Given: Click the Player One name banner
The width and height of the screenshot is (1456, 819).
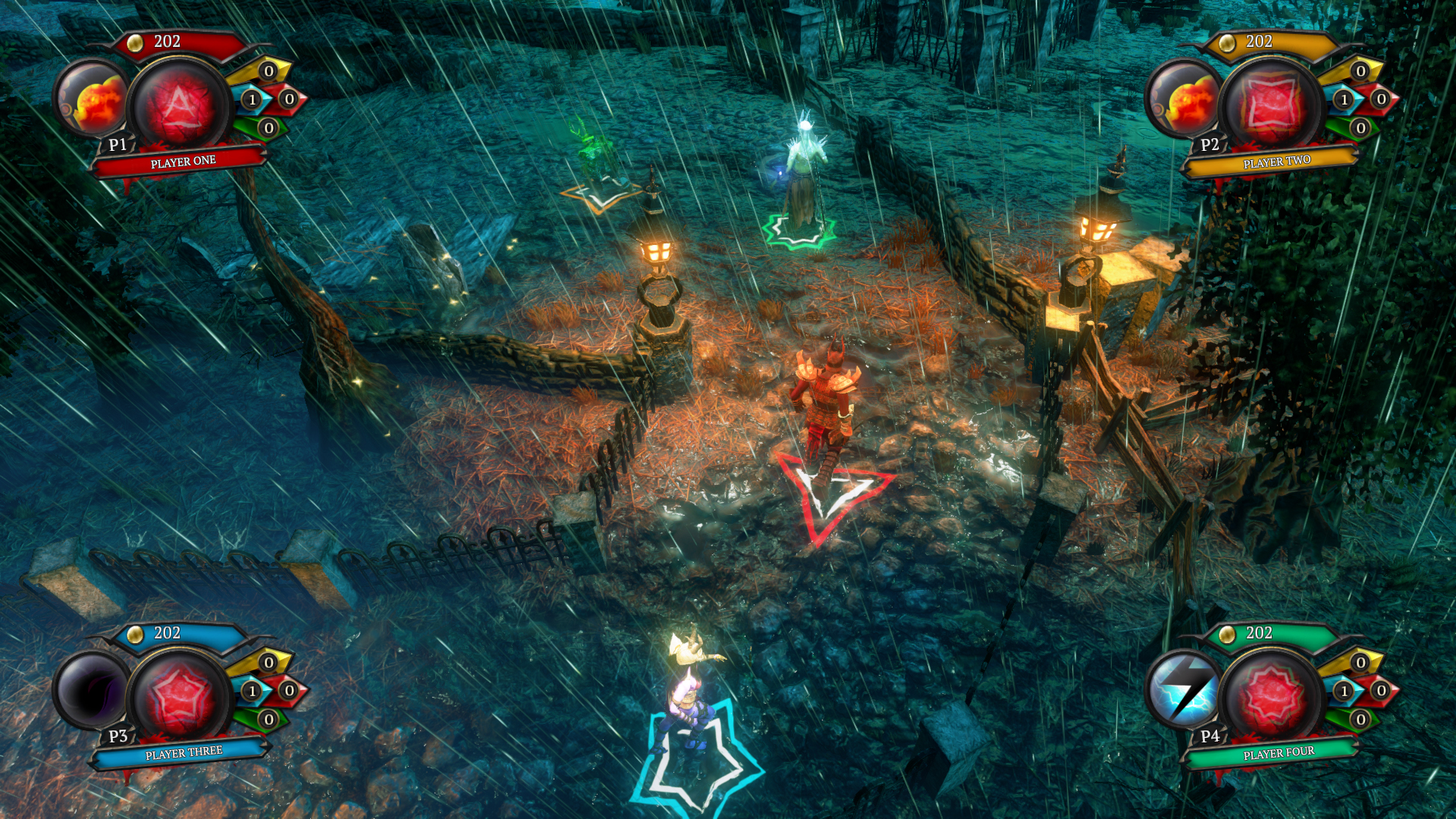Looking at the screenshot, I should pos(182,162).
